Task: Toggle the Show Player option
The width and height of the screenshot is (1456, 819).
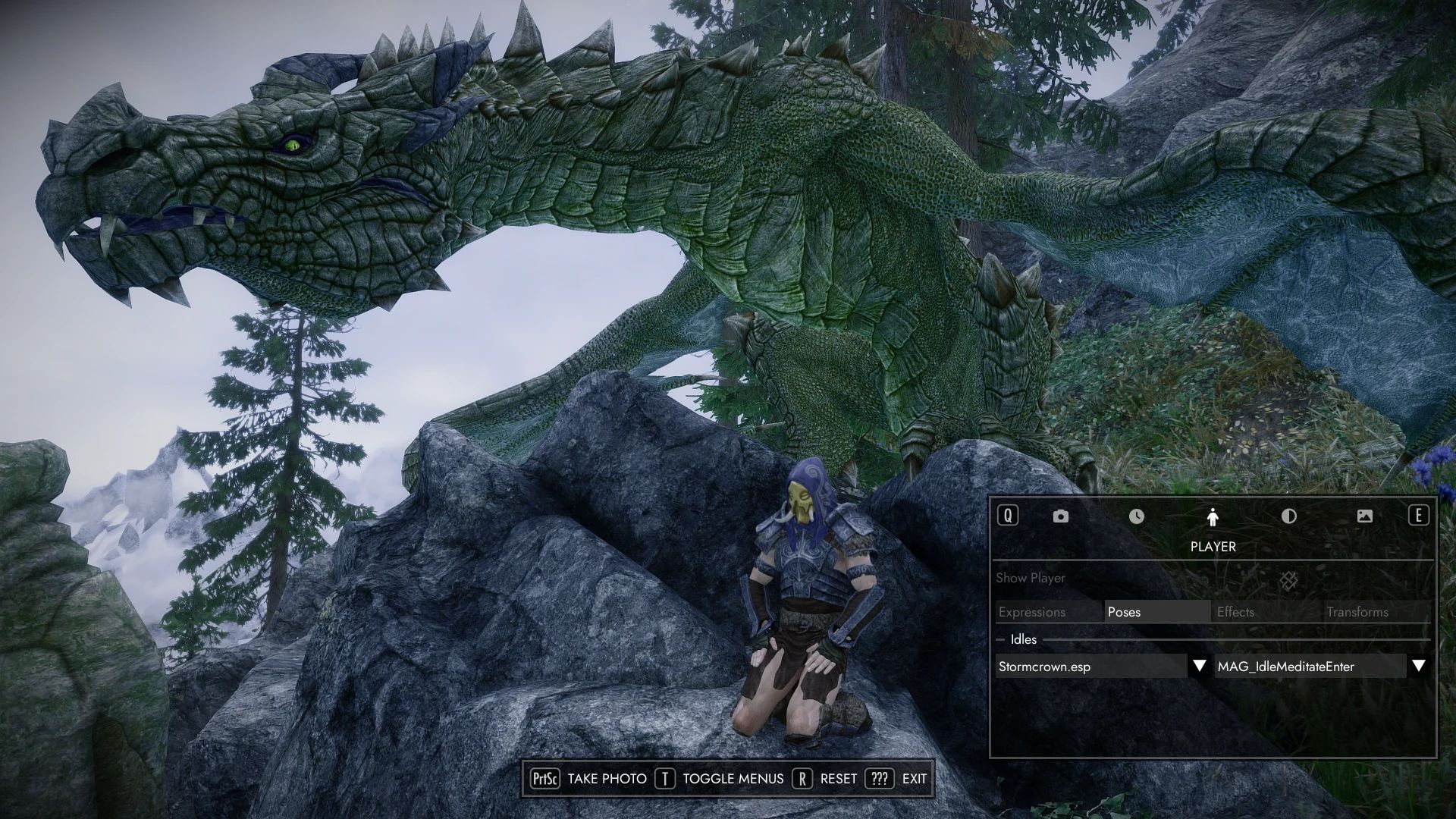Action: [1288, 581]
